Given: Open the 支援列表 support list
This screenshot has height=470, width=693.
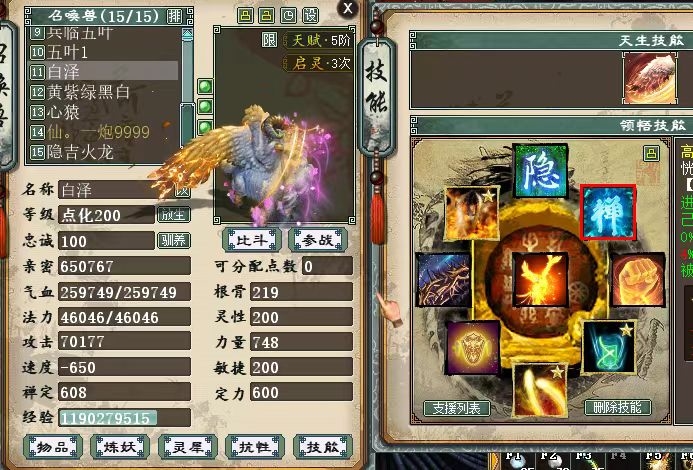Looking at the screenshot, I should [x=457, y=408].
